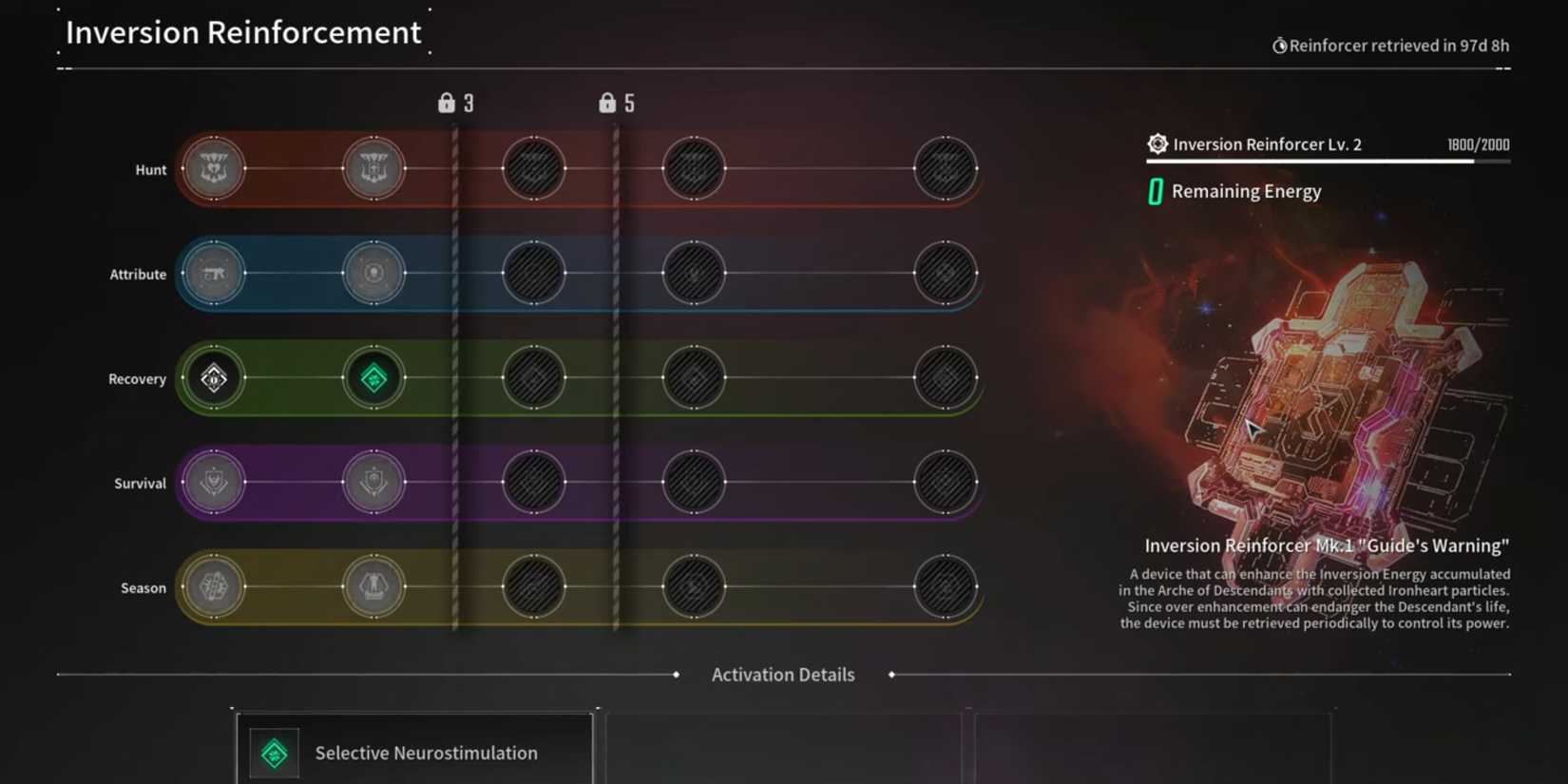Click the 1800/2000 energy progress indicator
Image resolution: width=1568 pixels, height=784 pixels.
coord(1478,144)
